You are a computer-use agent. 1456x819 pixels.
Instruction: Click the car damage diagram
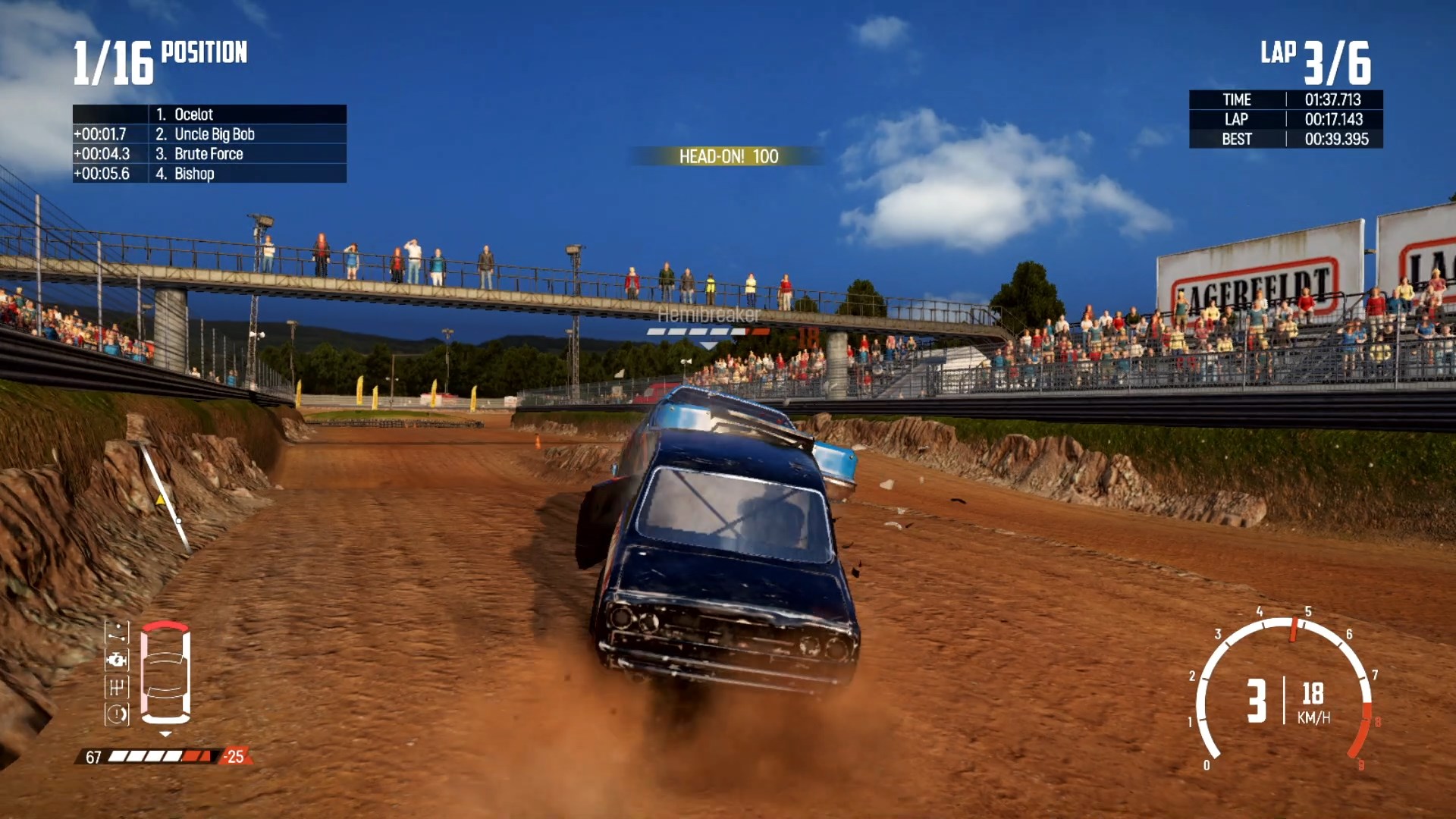click(165, 672)
